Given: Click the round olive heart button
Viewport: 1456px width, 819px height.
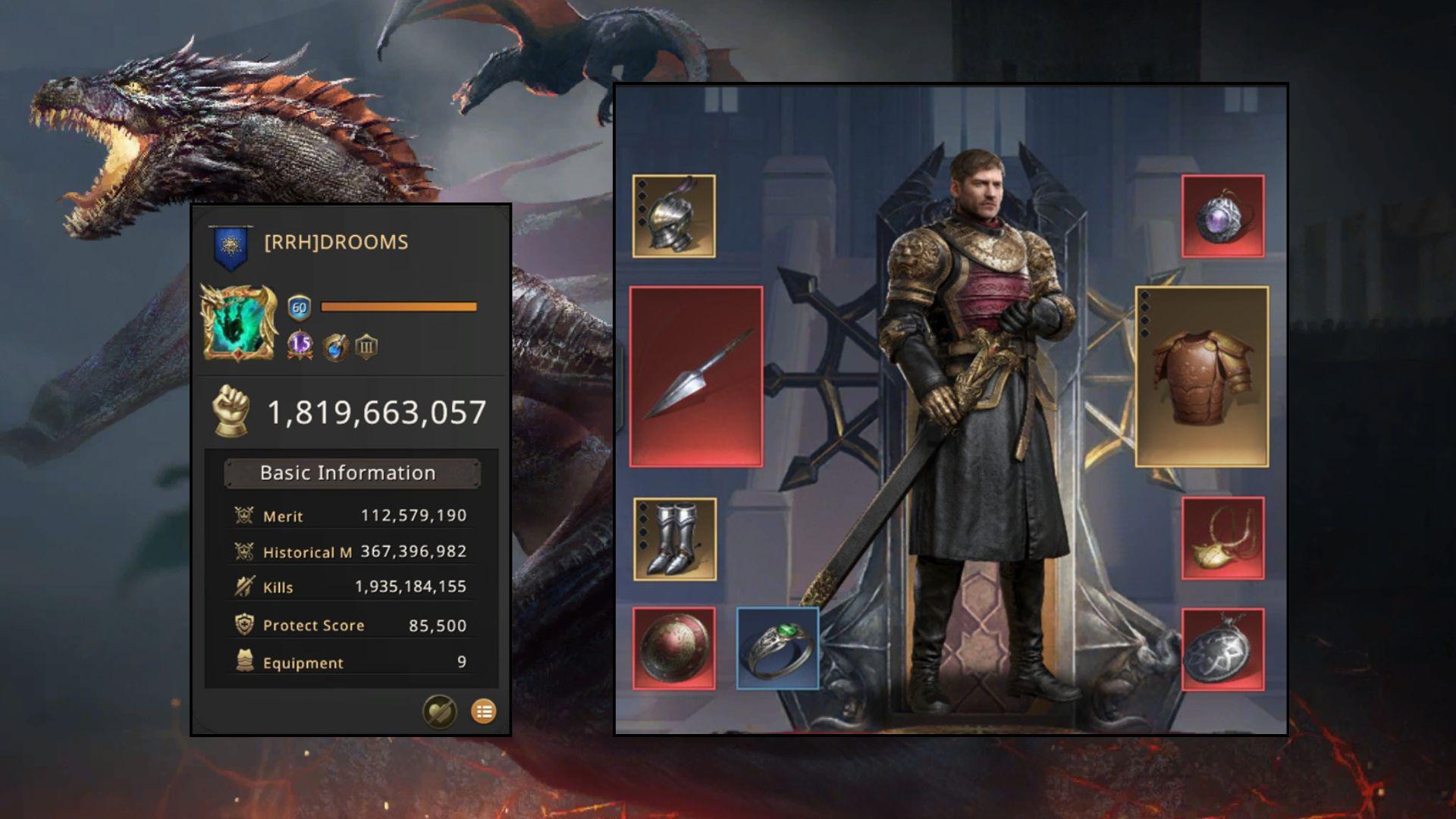Looking at the screenshot, I should tap(440, 711).
